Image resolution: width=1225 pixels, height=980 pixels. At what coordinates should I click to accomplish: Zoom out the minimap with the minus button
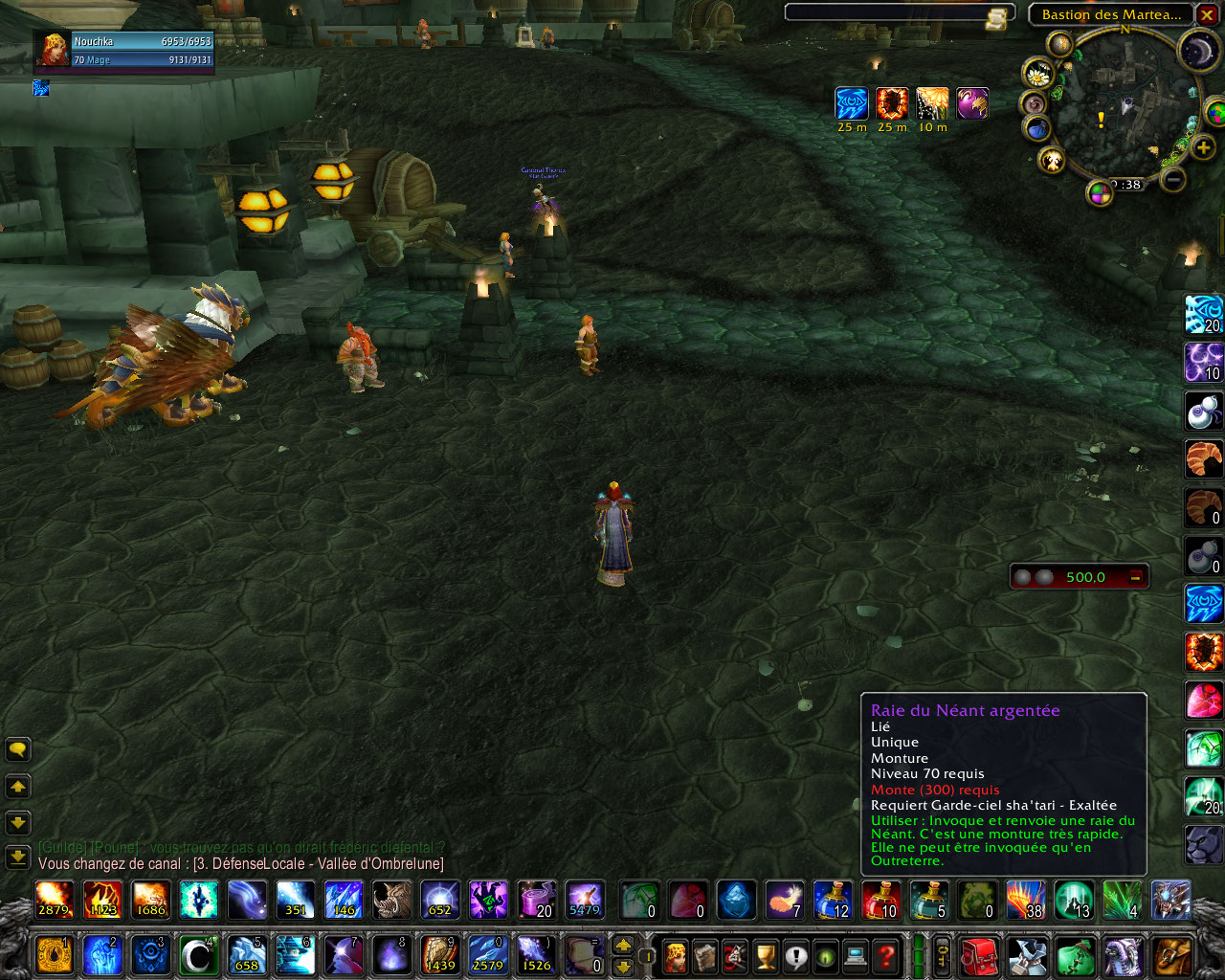tap(1174, 179)
